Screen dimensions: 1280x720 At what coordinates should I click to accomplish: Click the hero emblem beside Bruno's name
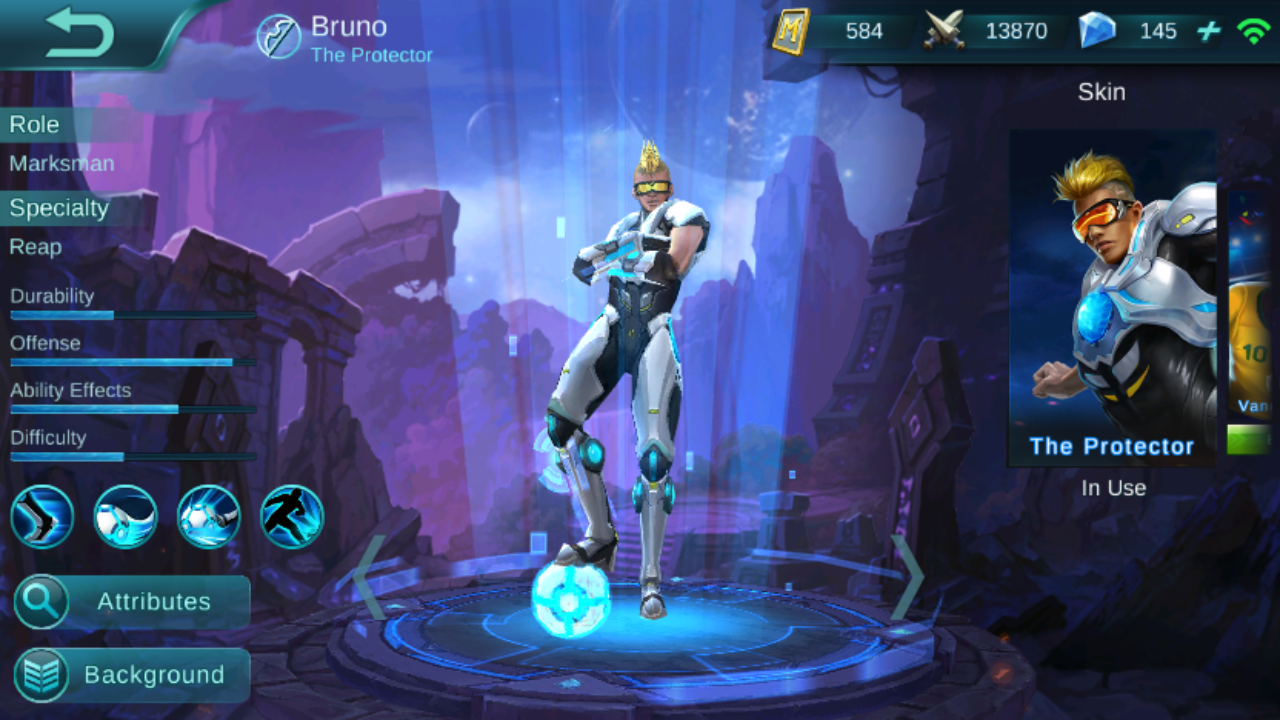coord(281,37)
